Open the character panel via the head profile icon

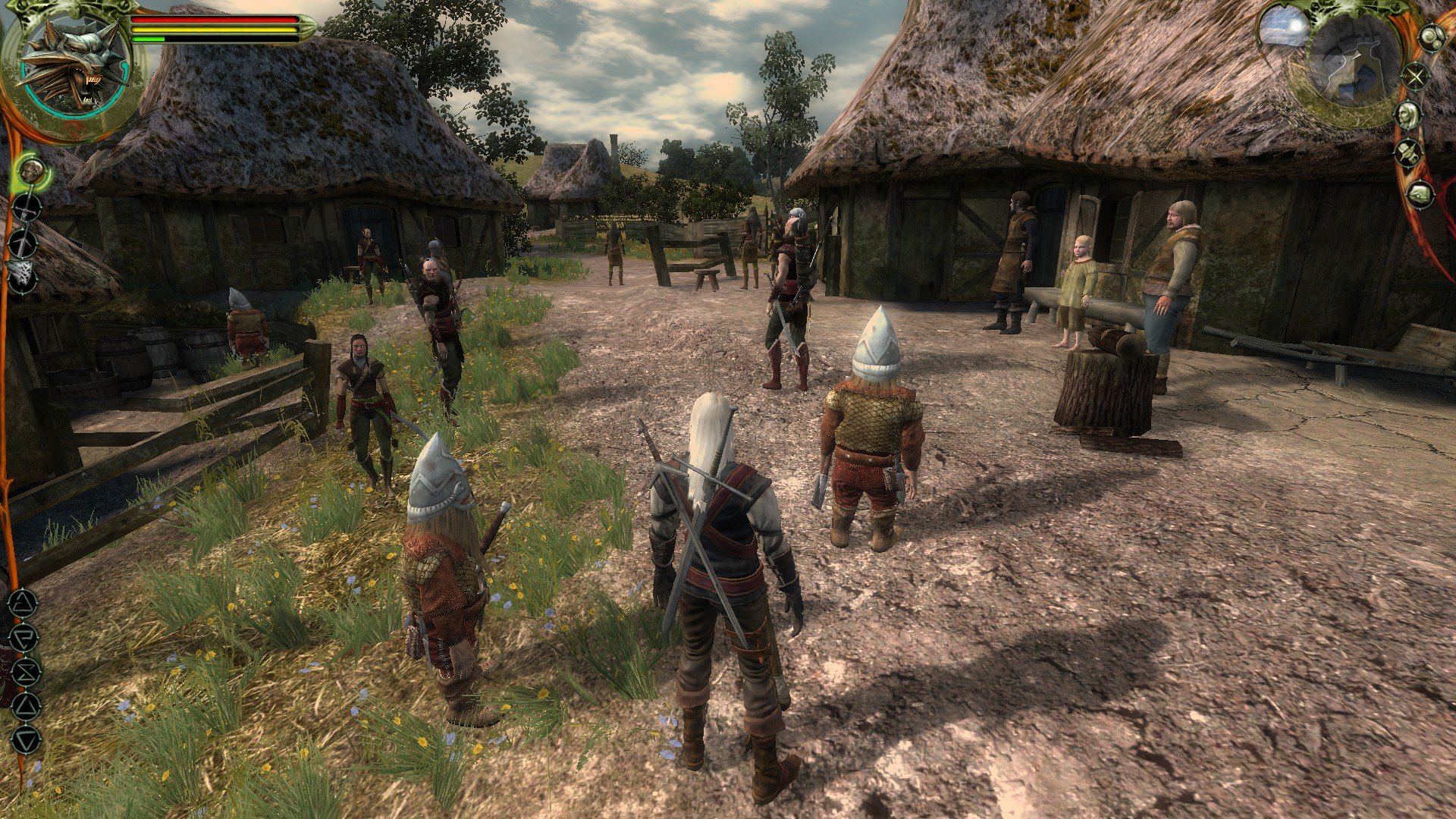click(1408, 115)
